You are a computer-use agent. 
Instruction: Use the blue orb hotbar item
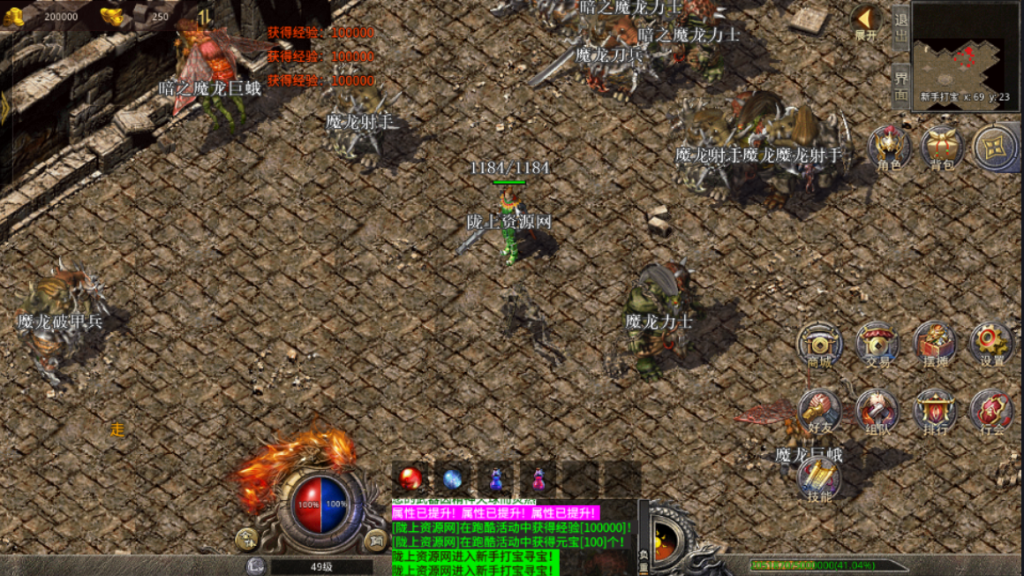454,479
